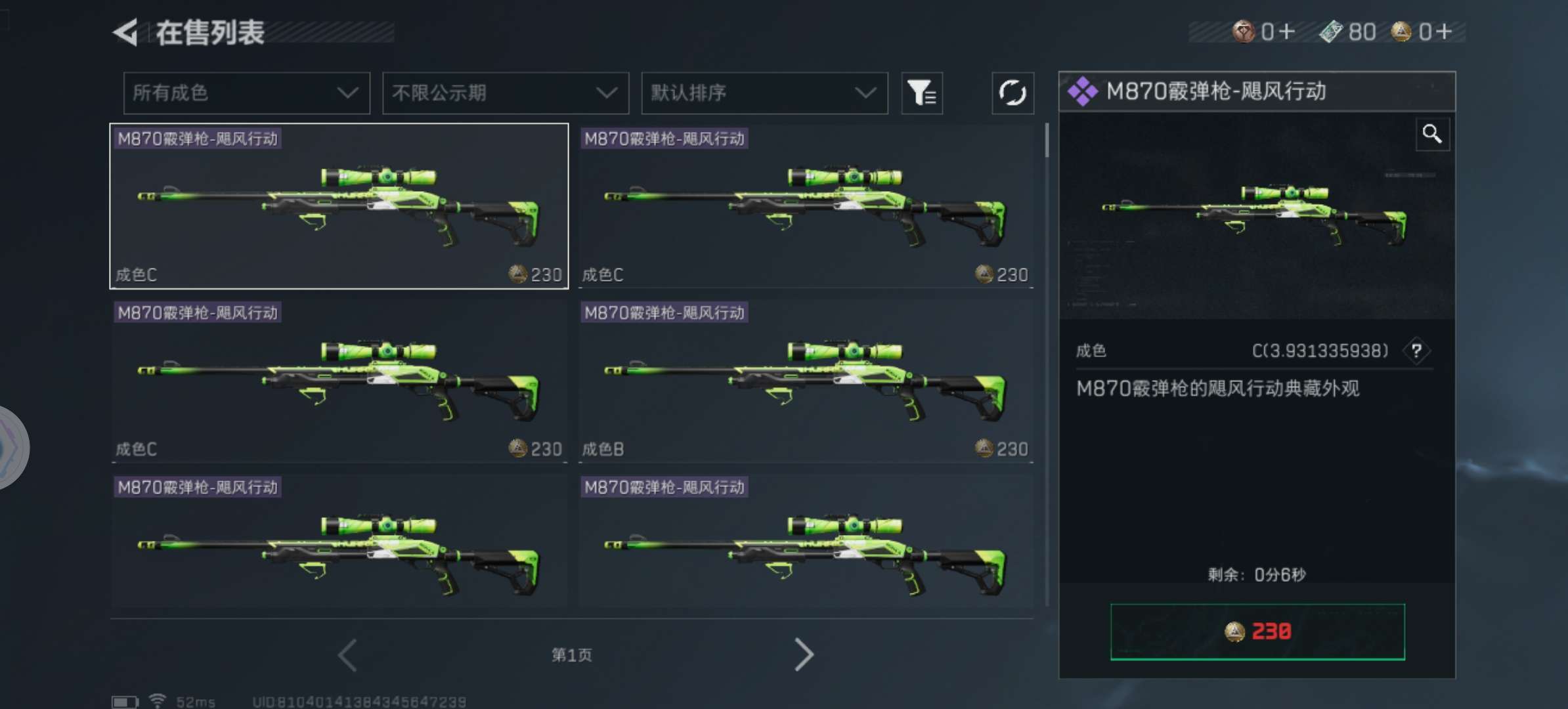Image resolution: width=1568 pixels, height=709 pixels.
Task: Refresh the listing with the circular arrows button
Action: coord(1012,93)
